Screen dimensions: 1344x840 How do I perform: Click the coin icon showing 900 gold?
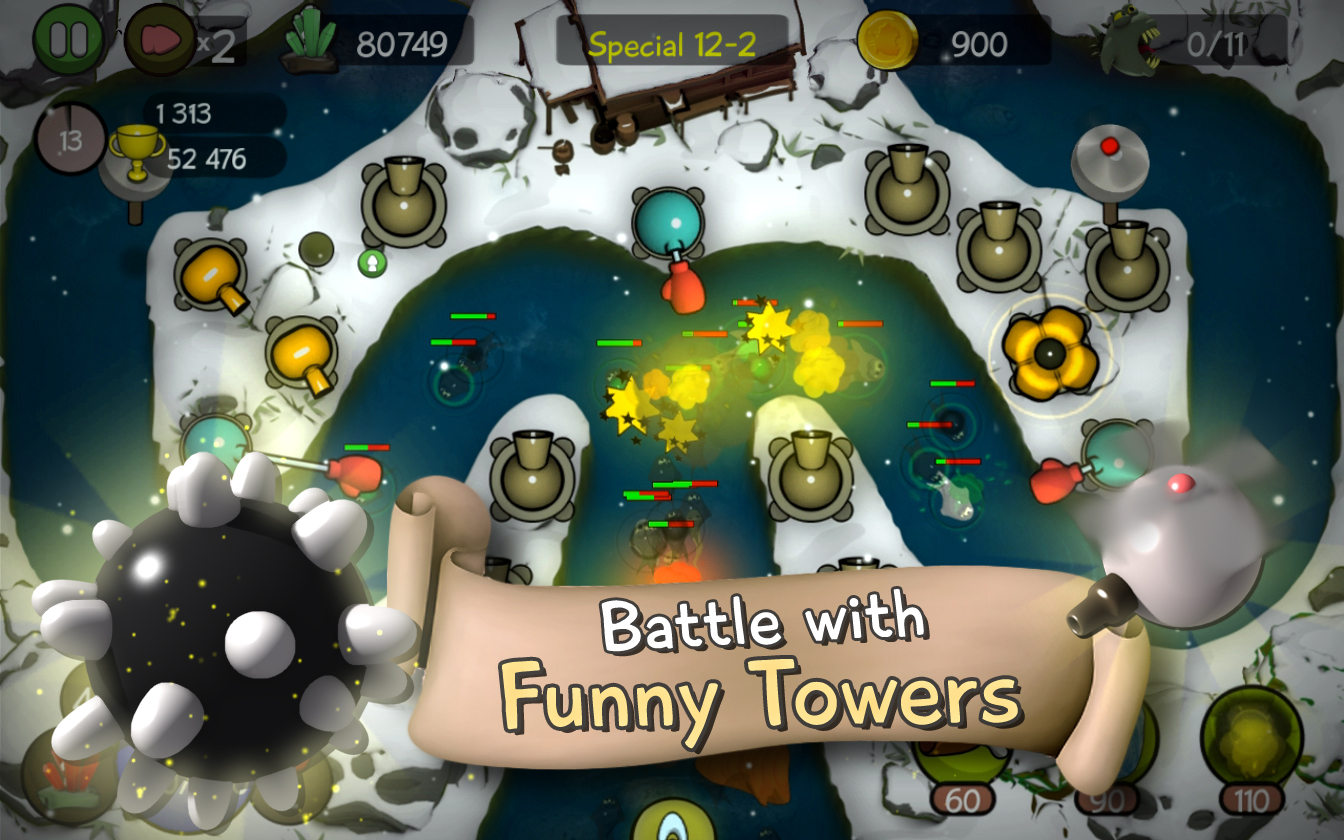click(890, 42)
